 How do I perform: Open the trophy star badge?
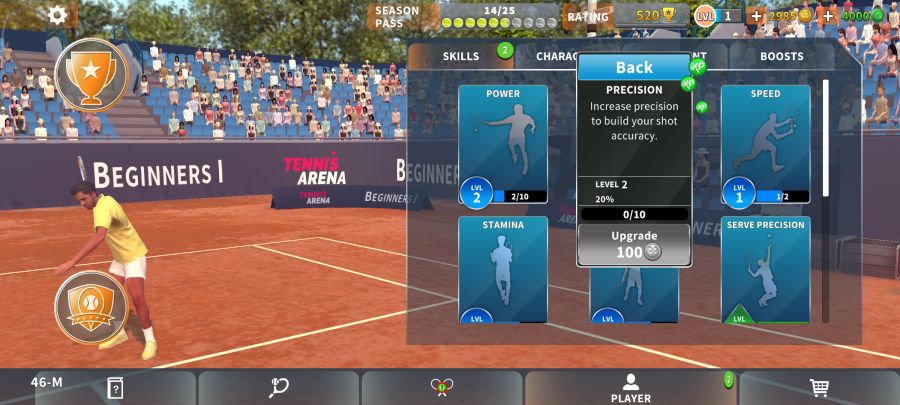click(91, 75)
